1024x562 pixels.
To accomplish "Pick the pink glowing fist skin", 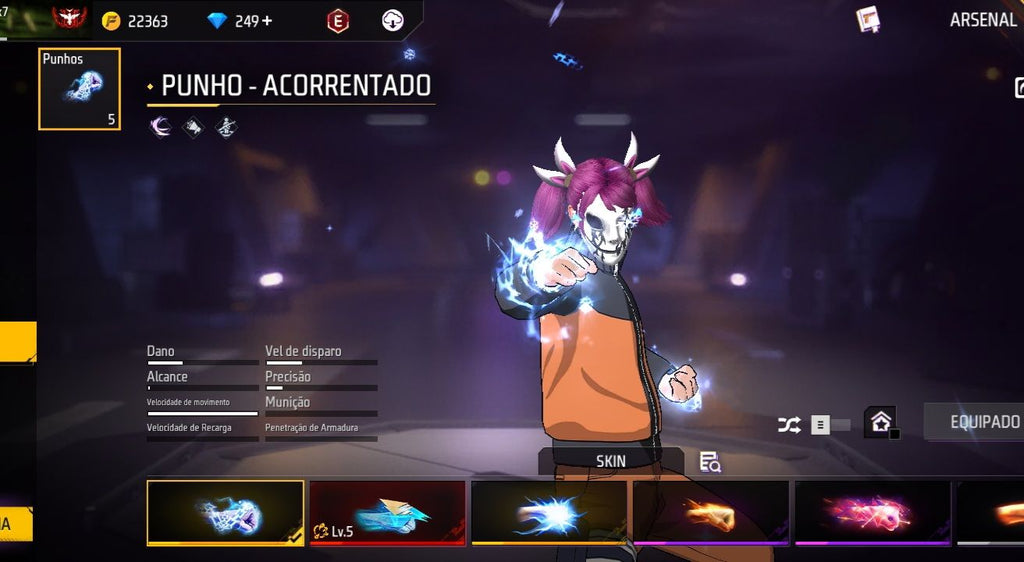I will 872,513.
